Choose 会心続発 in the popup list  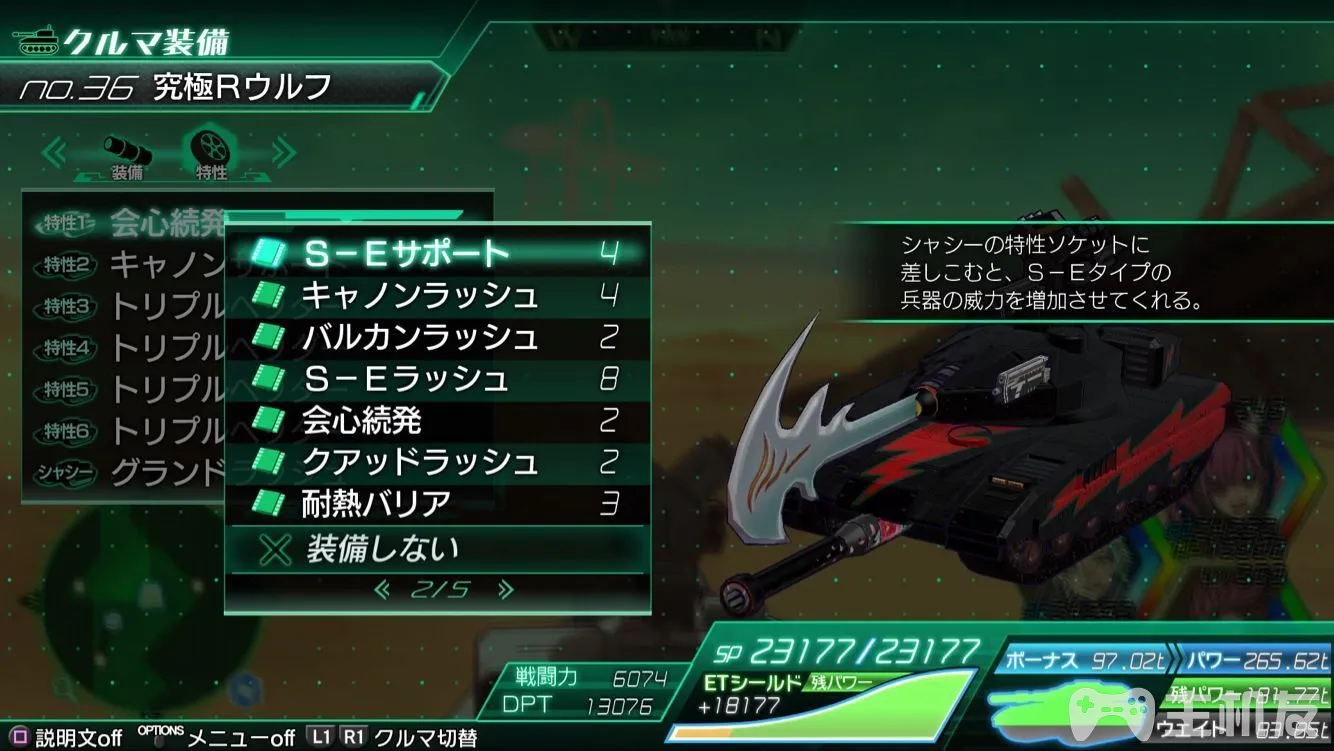coord(436,420)
